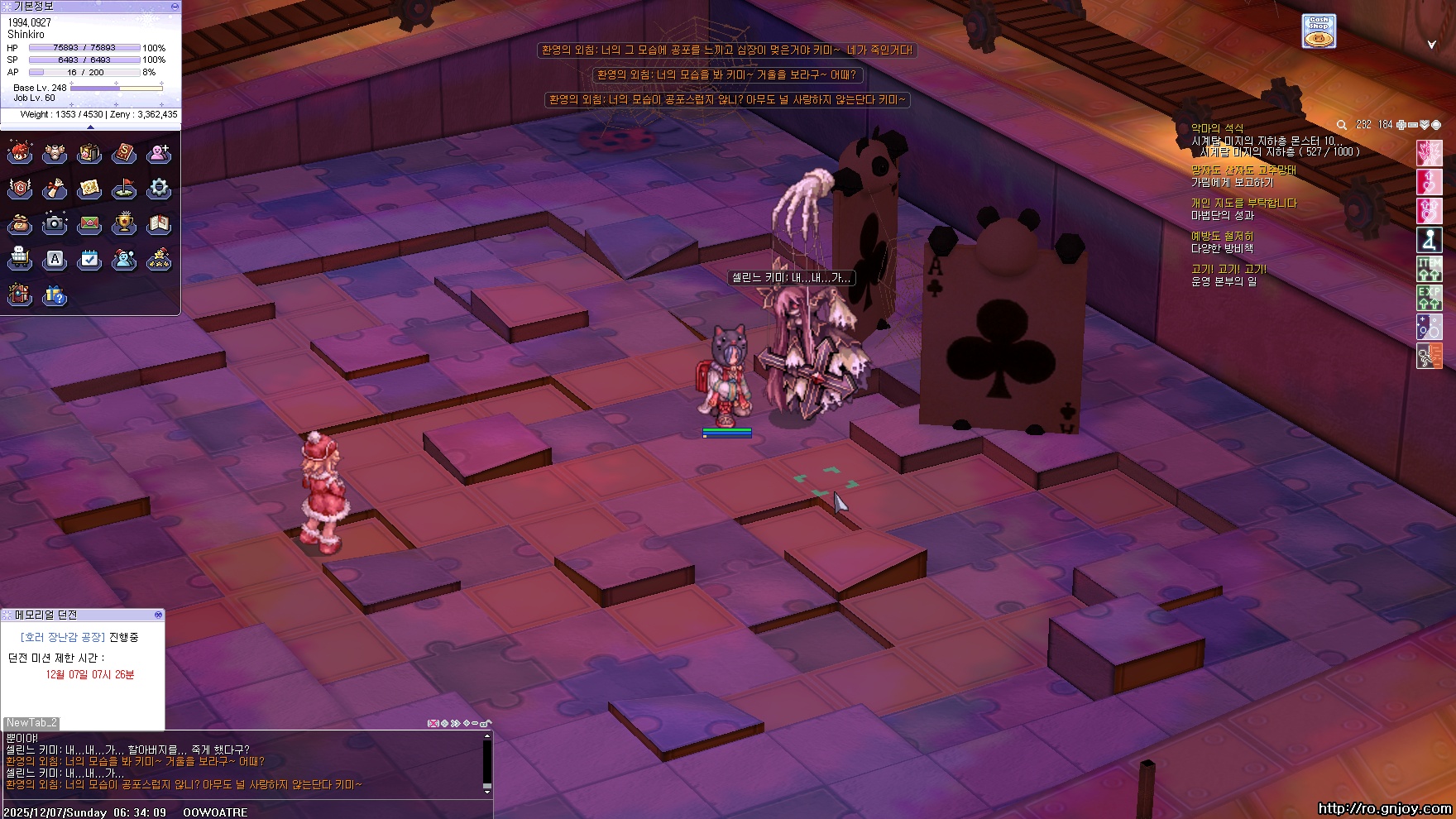Open the Cash Shop
1456x819 pixels.
[1318, 31]
